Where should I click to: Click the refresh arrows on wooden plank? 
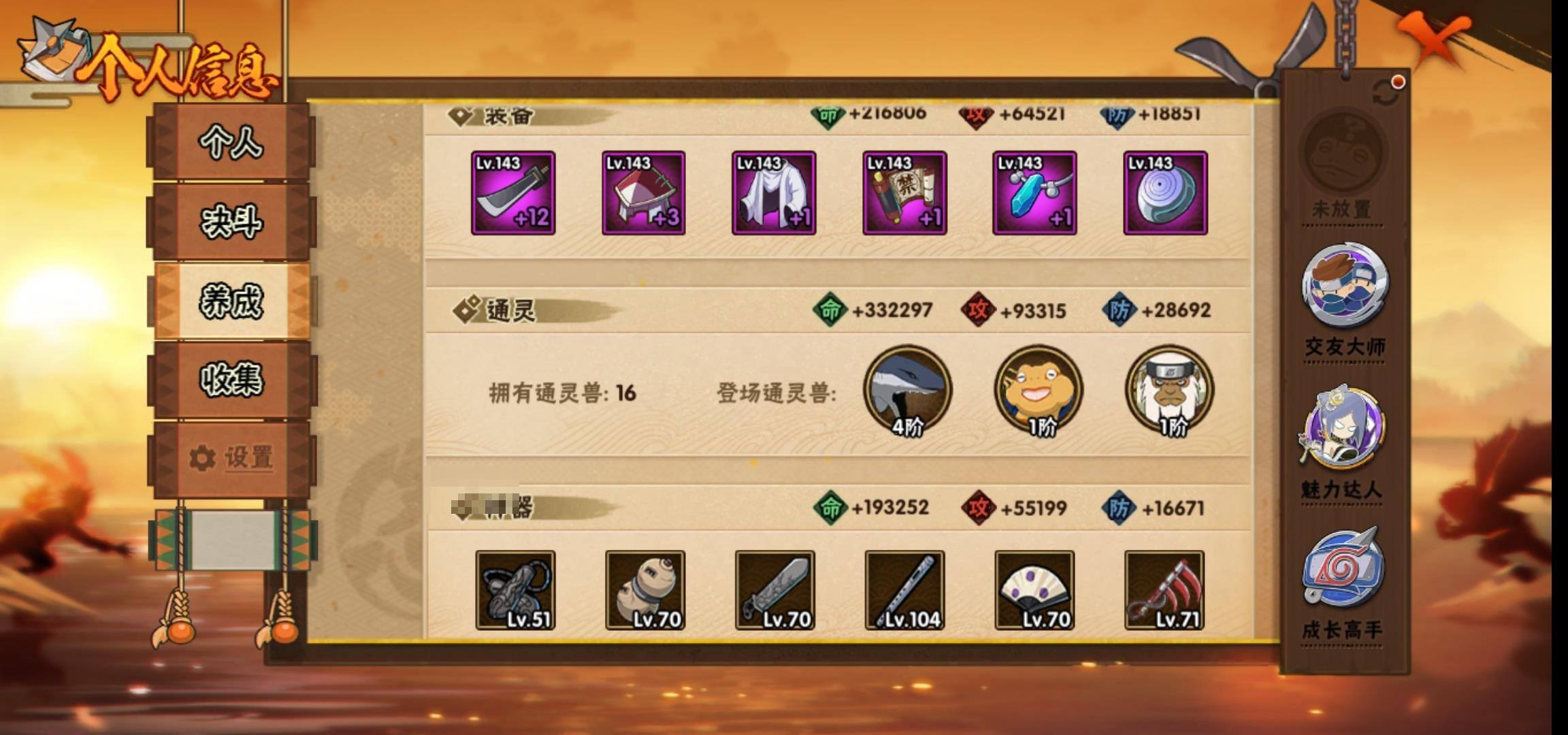click(x=1386, y=94)
